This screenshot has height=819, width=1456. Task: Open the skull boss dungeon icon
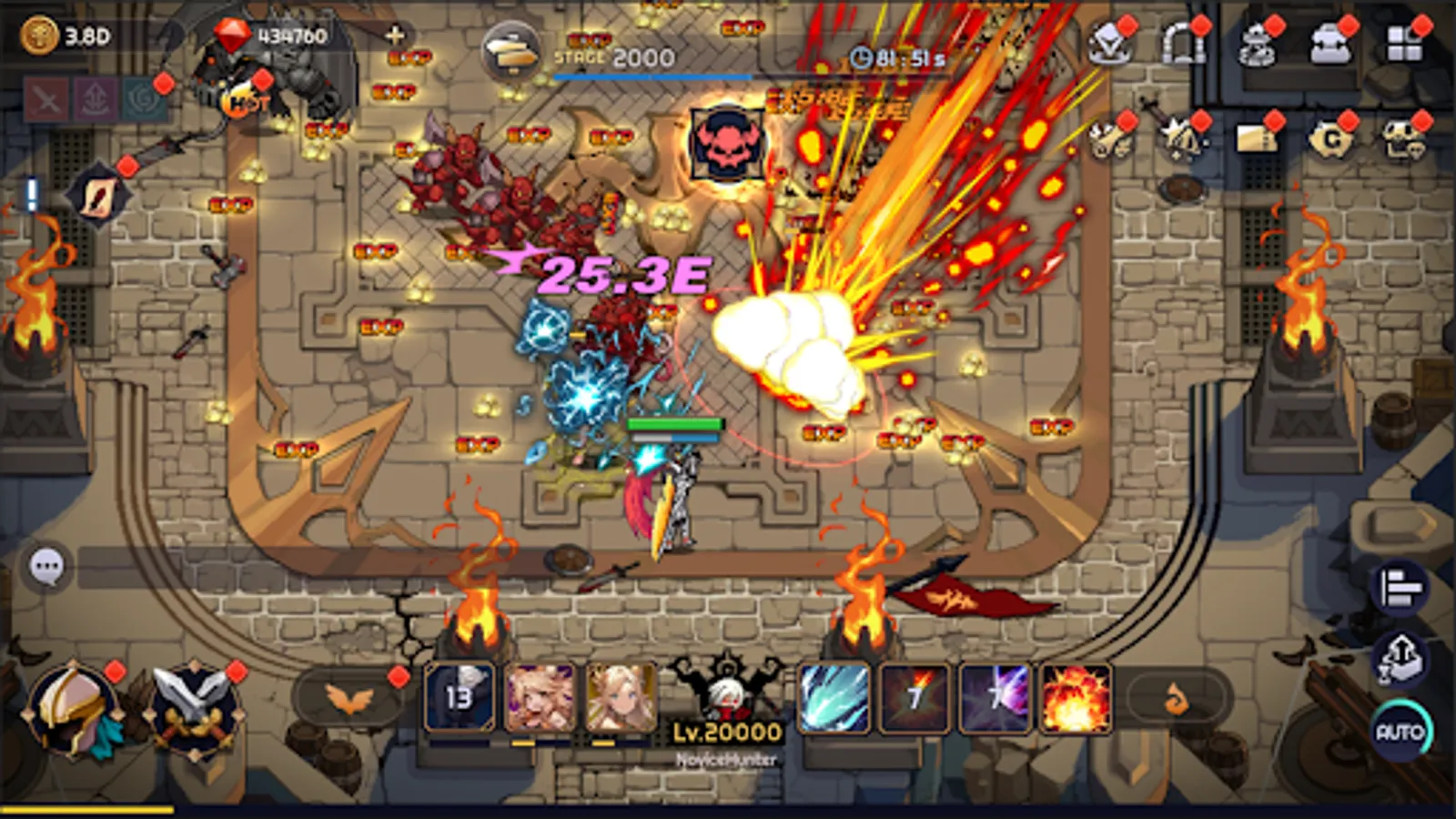coord(1402,136)
